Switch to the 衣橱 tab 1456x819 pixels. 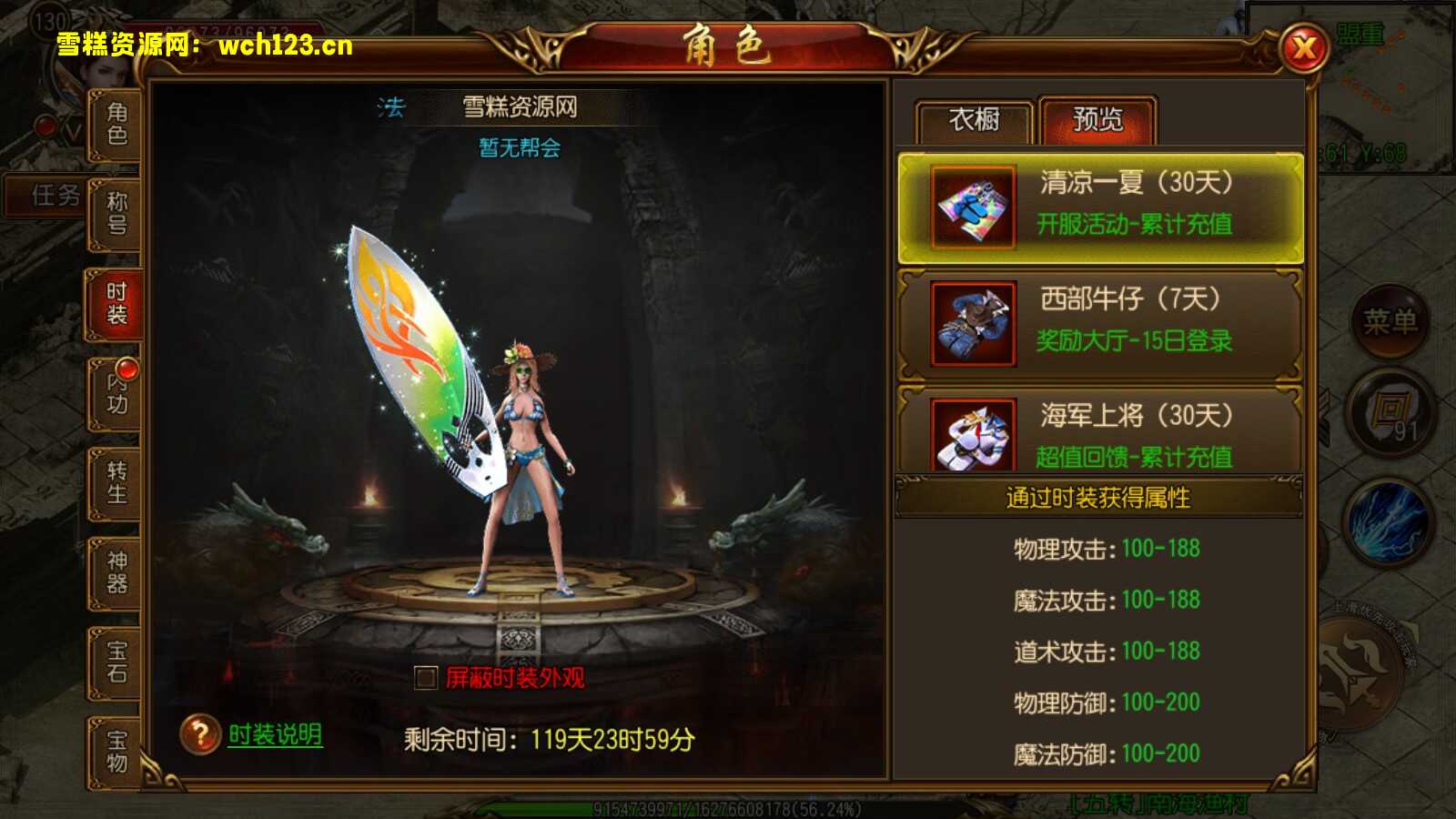tap(975, 119)
